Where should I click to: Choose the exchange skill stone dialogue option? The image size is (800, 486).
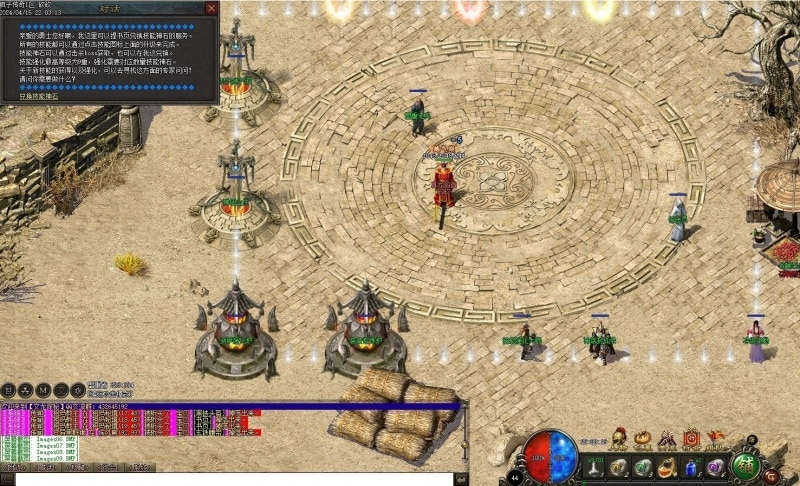[40, 96]
